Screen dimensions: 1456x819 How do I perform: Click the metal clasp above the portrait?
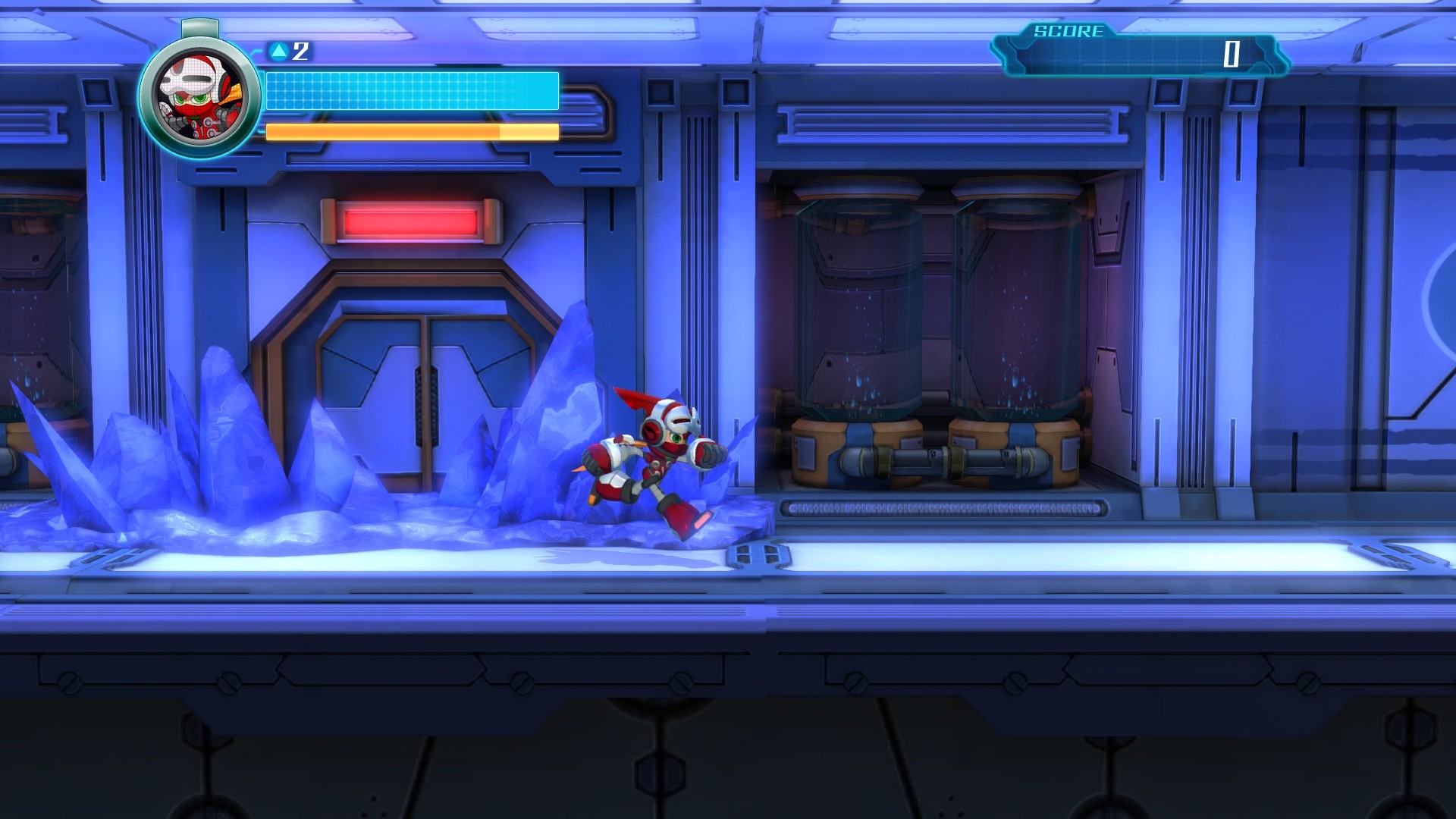pyautogui.click(x=199, y=27)
